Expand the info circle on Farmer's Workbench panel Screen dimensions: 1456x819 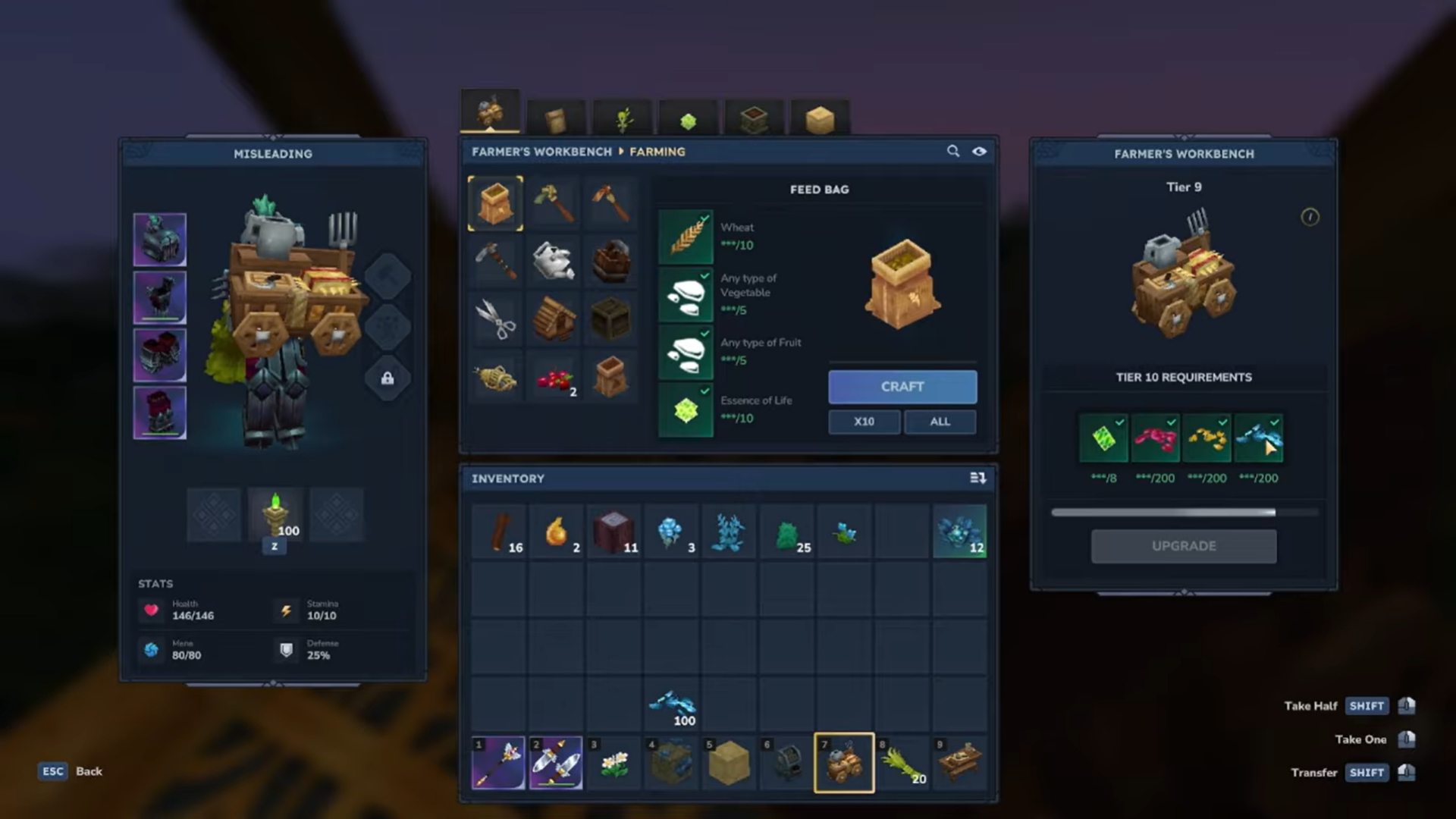coord(1310,218)
